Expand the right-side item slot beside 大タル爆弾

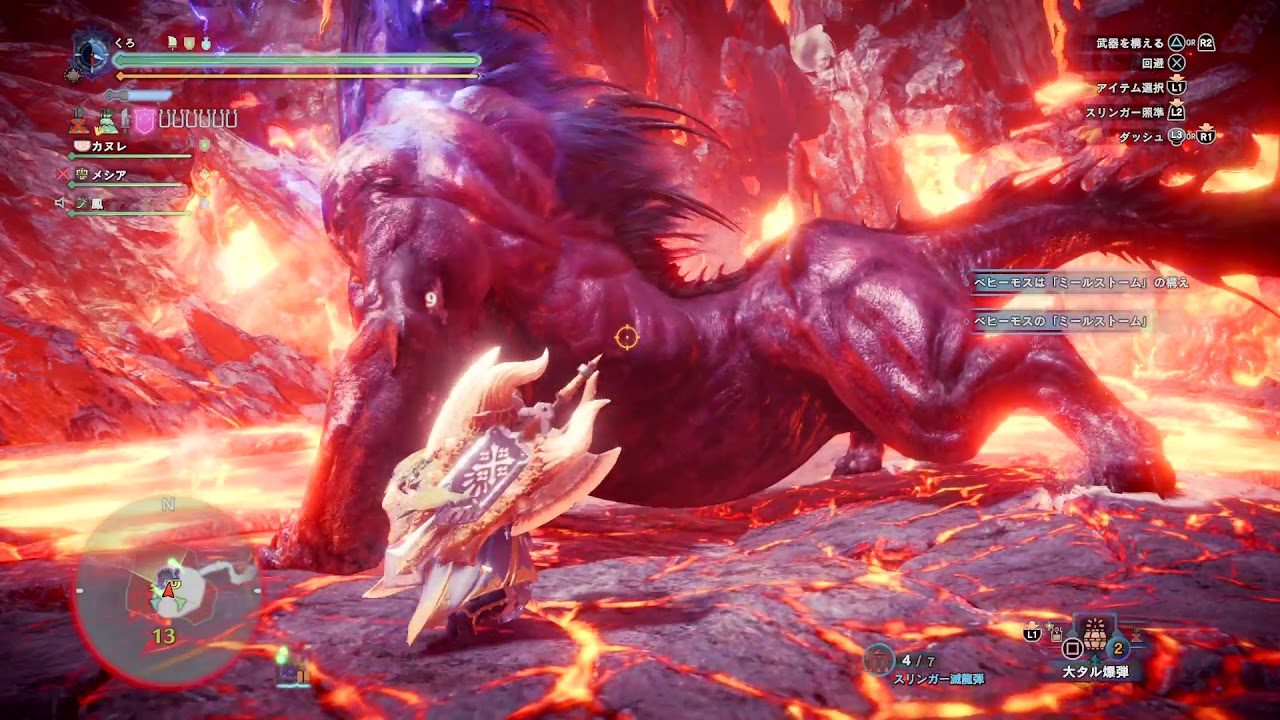1137,635
